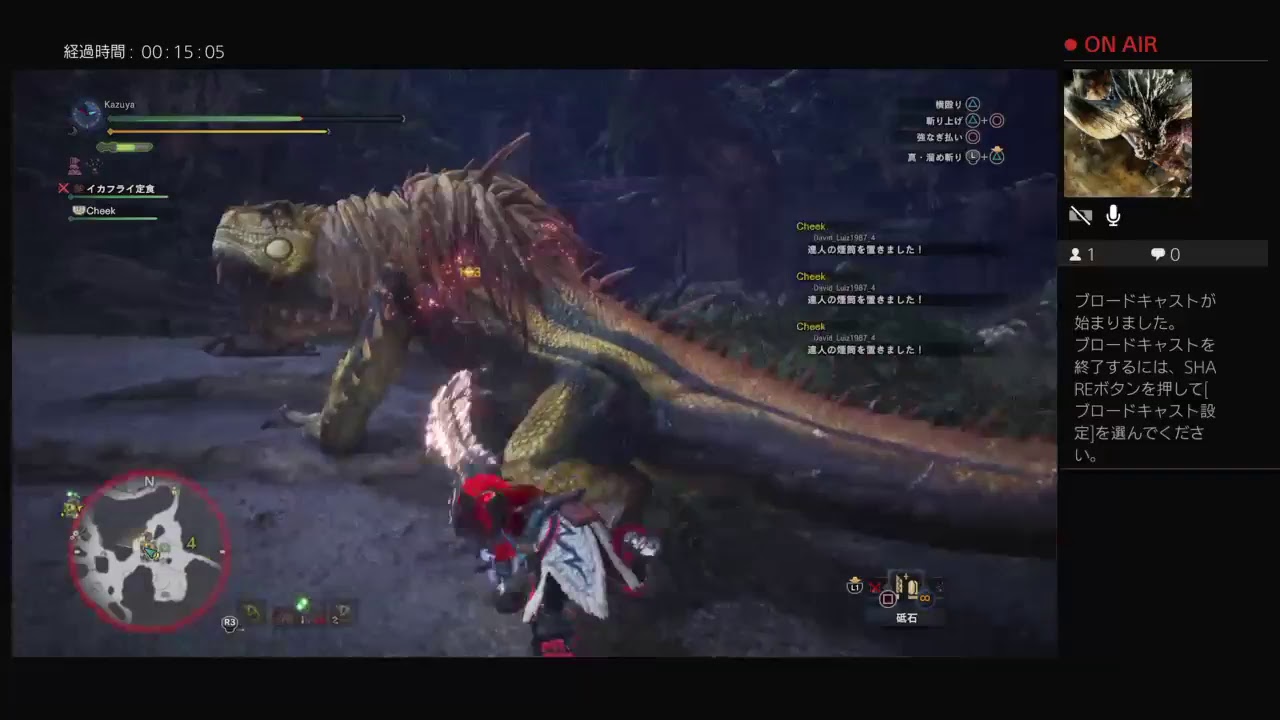Select the whetstone (砥石) in the item bar

click(906, 588)
